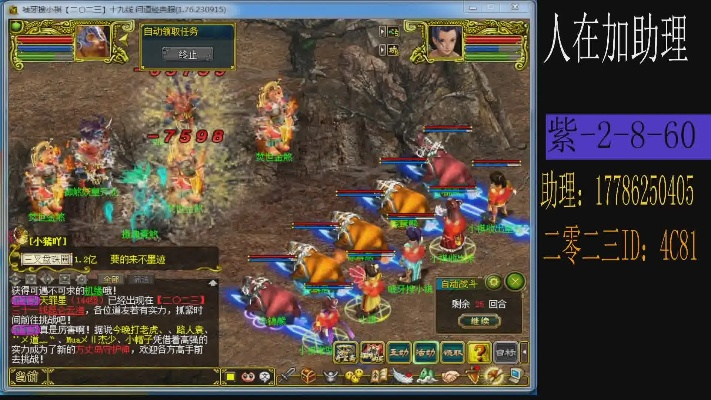Close the auto-battle panel with green X
711x400 pixels.
click(515, 282)
